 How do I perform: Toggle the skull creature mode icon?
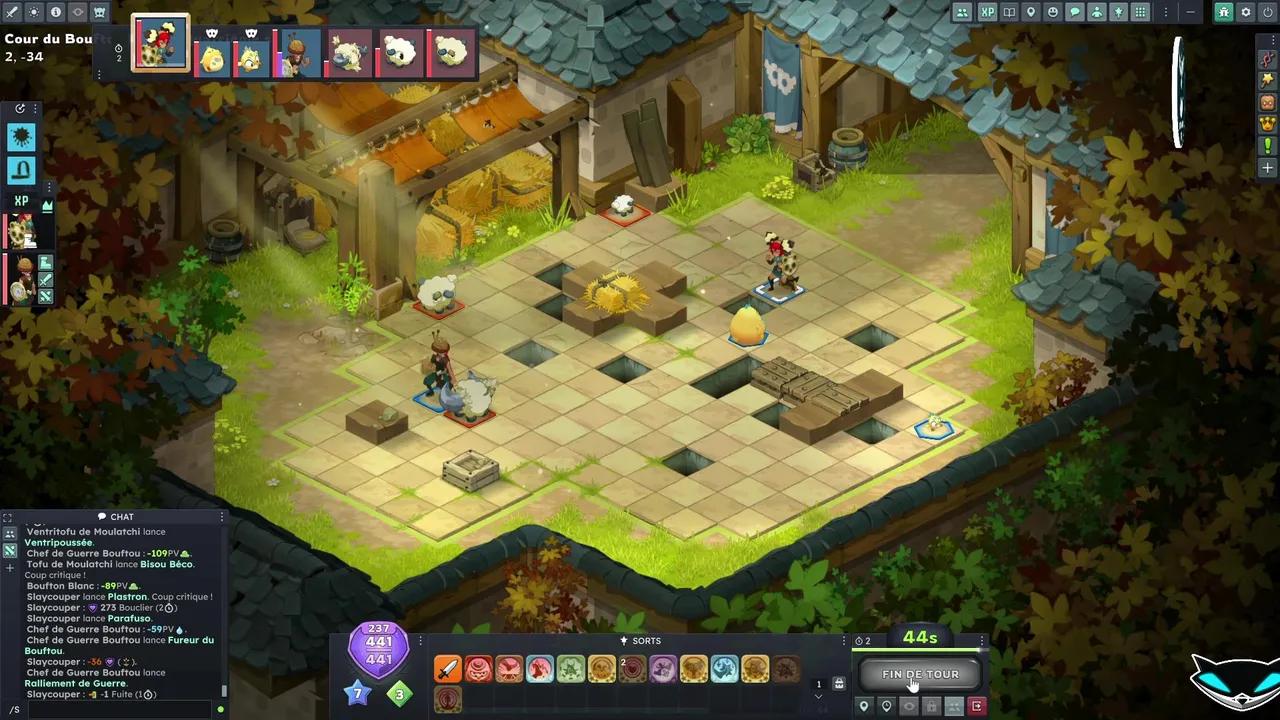(99, 12)
